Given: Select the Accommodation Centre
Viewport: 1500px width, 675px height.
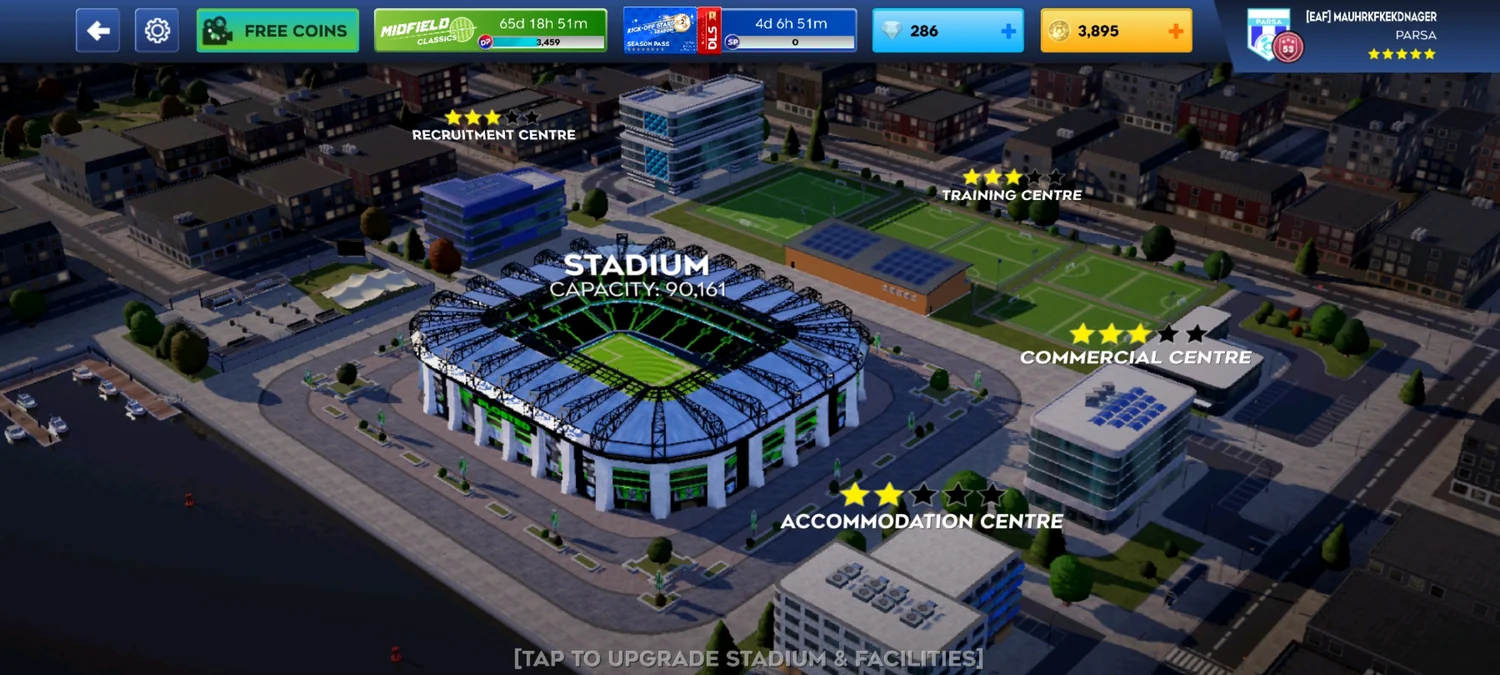Looking at the screenshot, I should coord(921,520).
